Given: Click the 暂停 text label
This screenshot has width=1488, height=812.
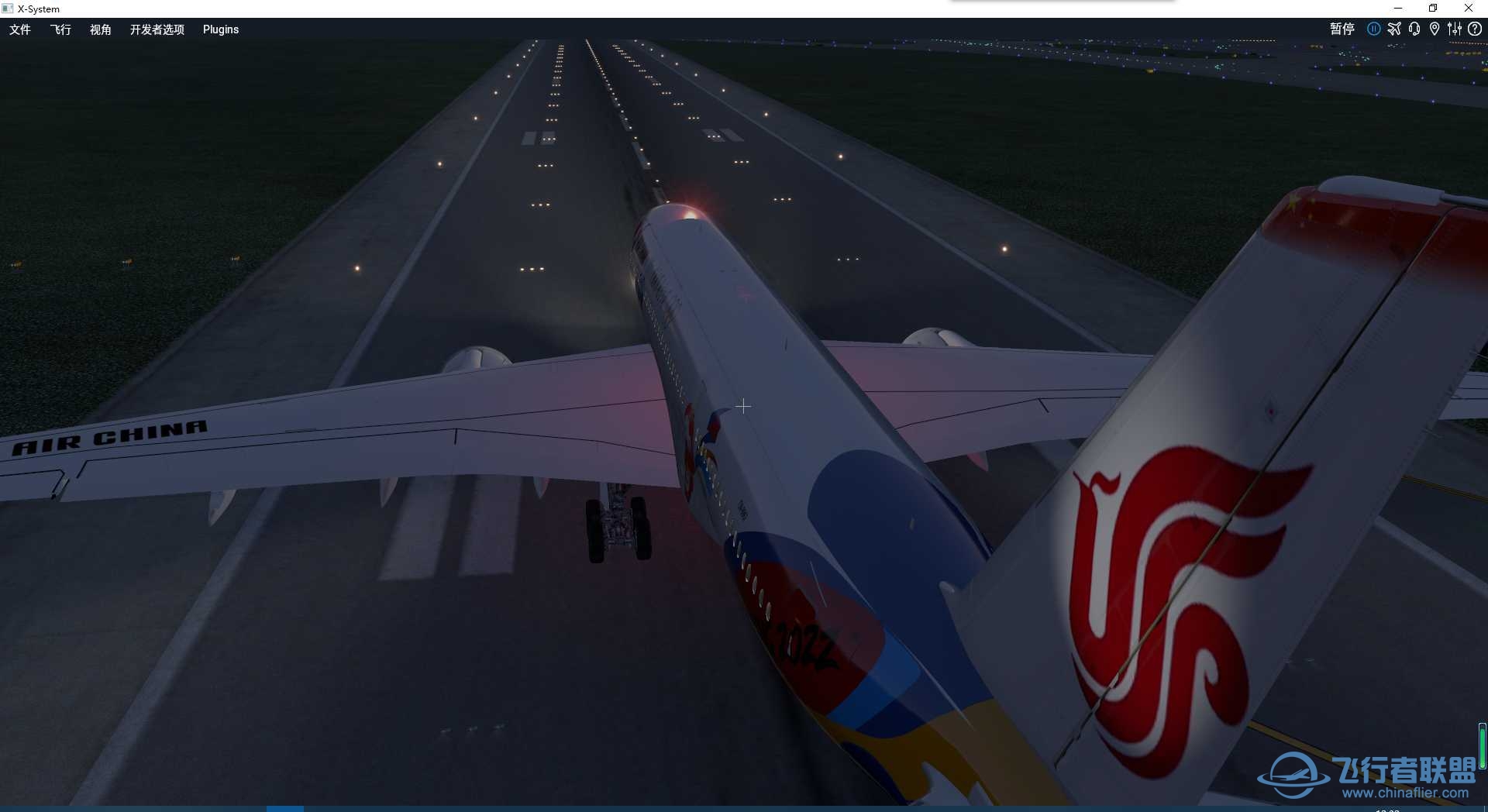Looking at the screenshot, I should click(x=1343, y=29).
